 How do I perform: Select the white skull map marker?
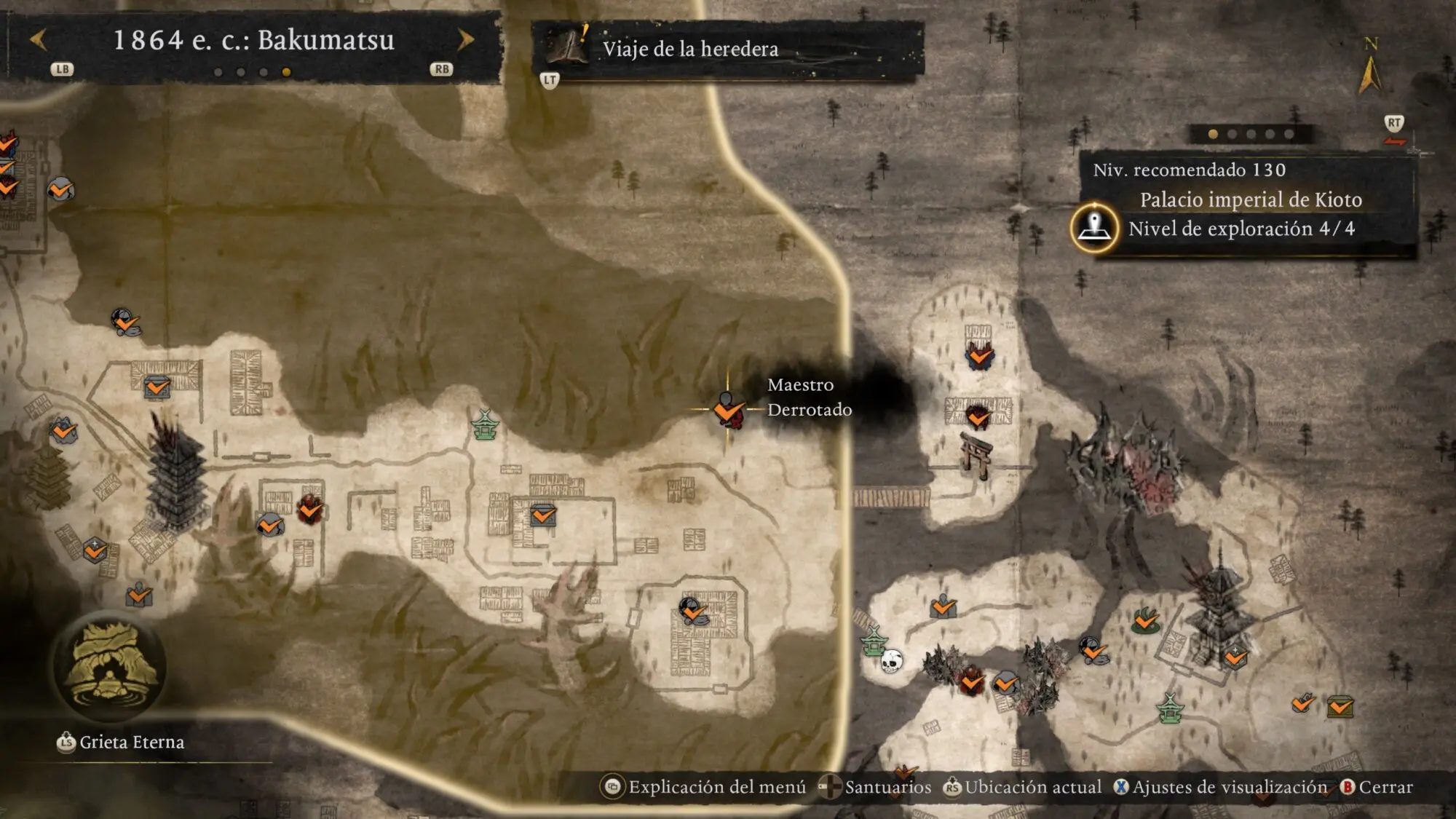[x=892, y=661]
